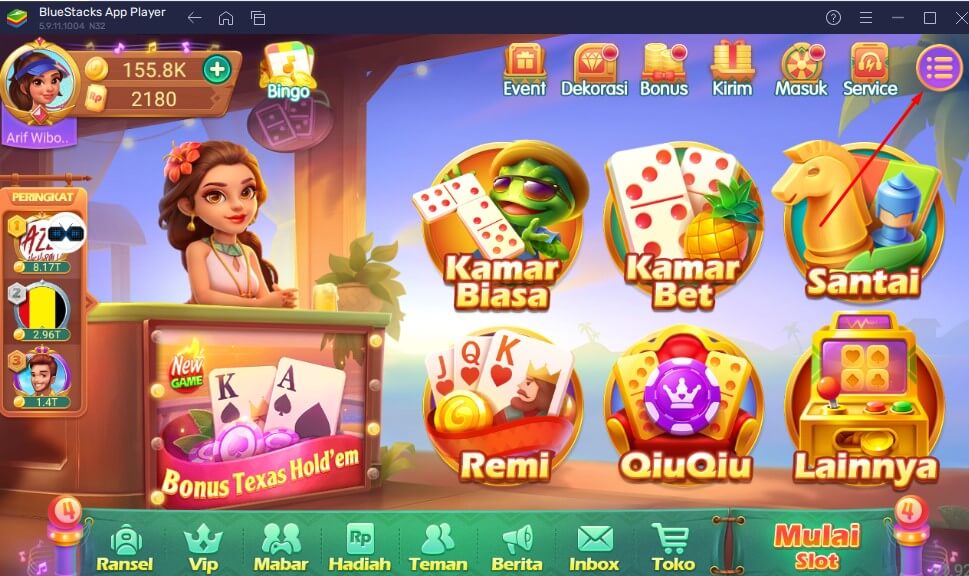Tap the Mulai Slot button
Screen dimensions: 969x576
[817, 544]
